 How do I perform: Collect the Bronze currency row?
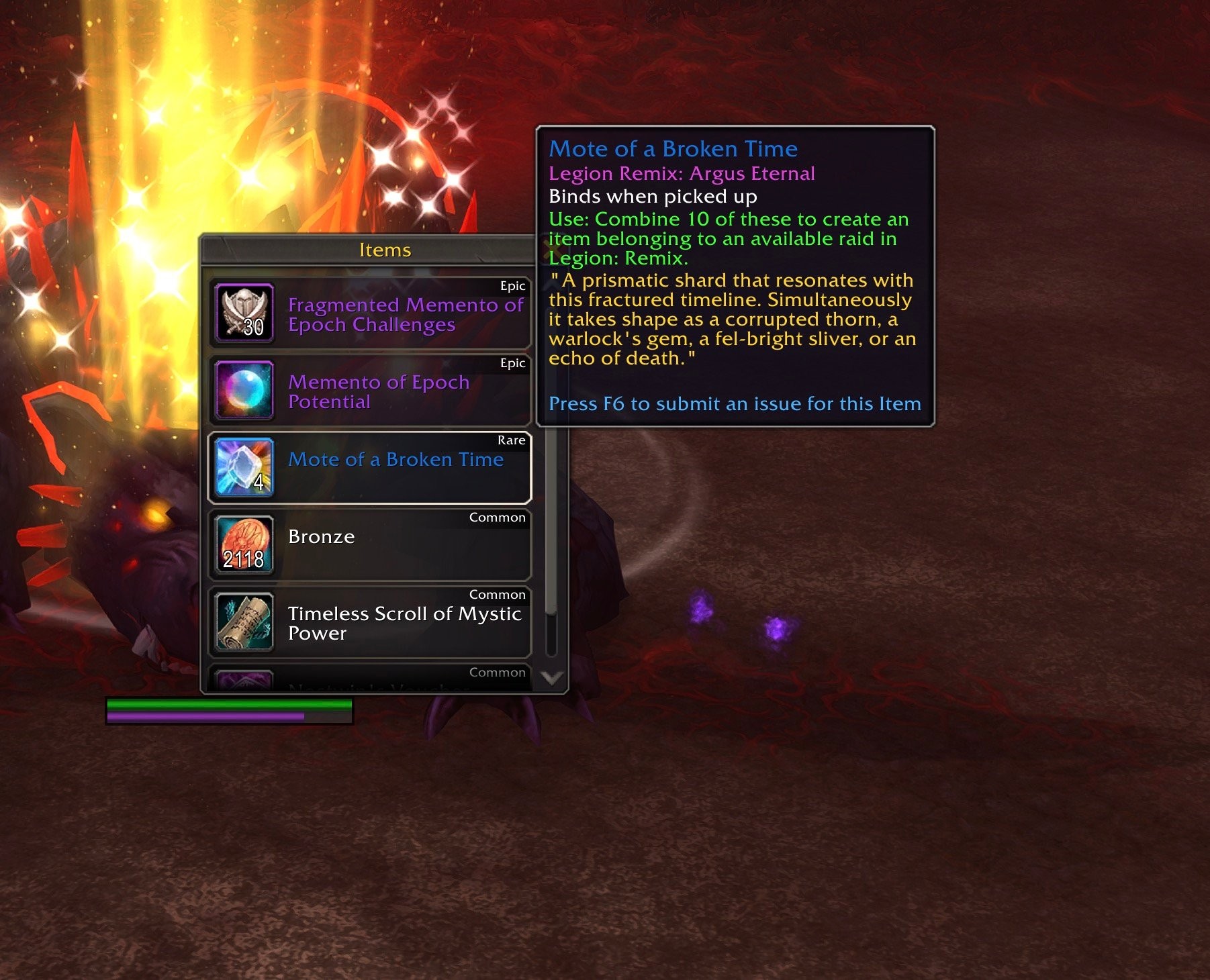(369, 545)
